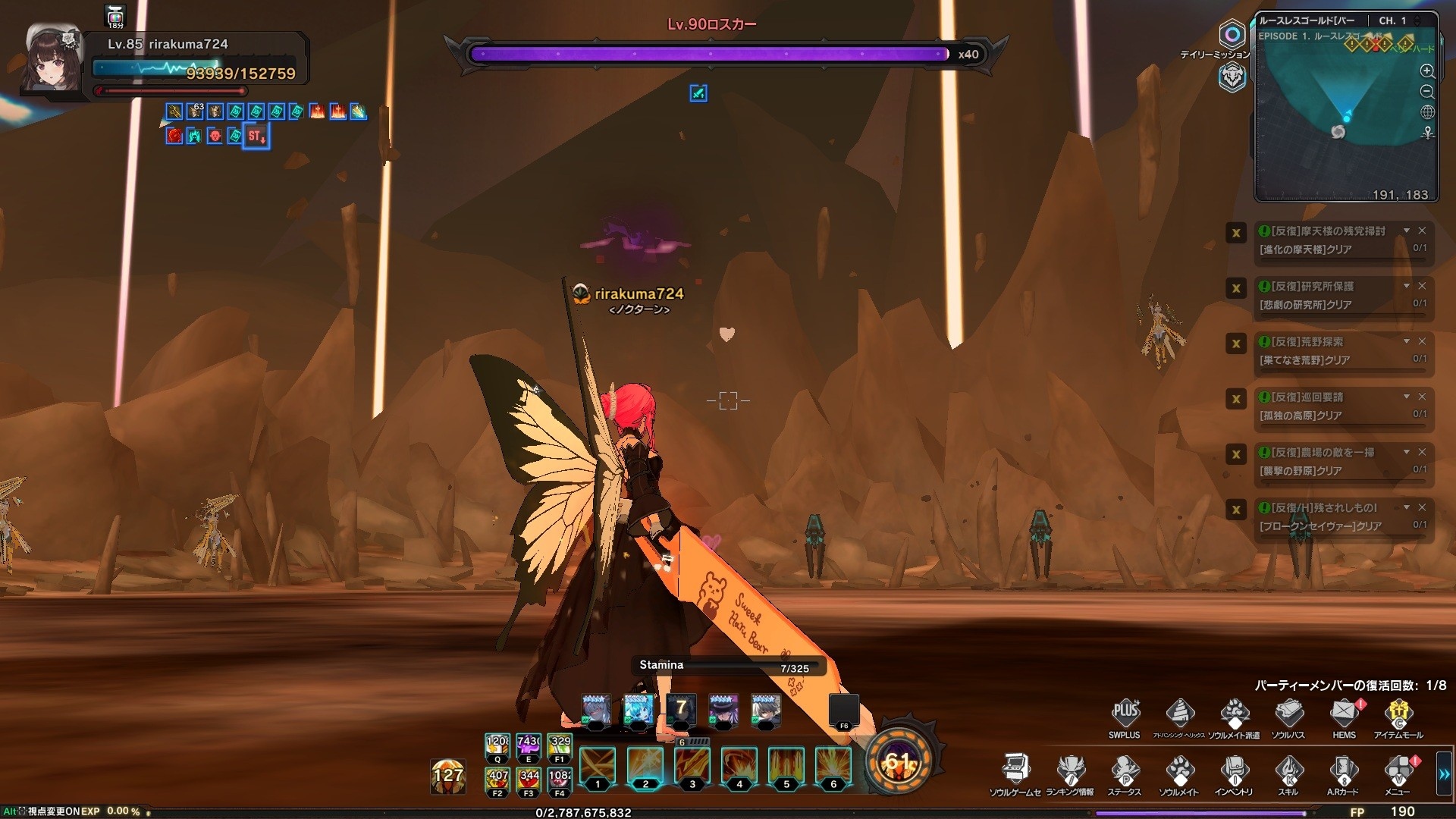Click the blue double-arrow menu bar expander
The image size is (1456, 819).
pos(1444,774)
